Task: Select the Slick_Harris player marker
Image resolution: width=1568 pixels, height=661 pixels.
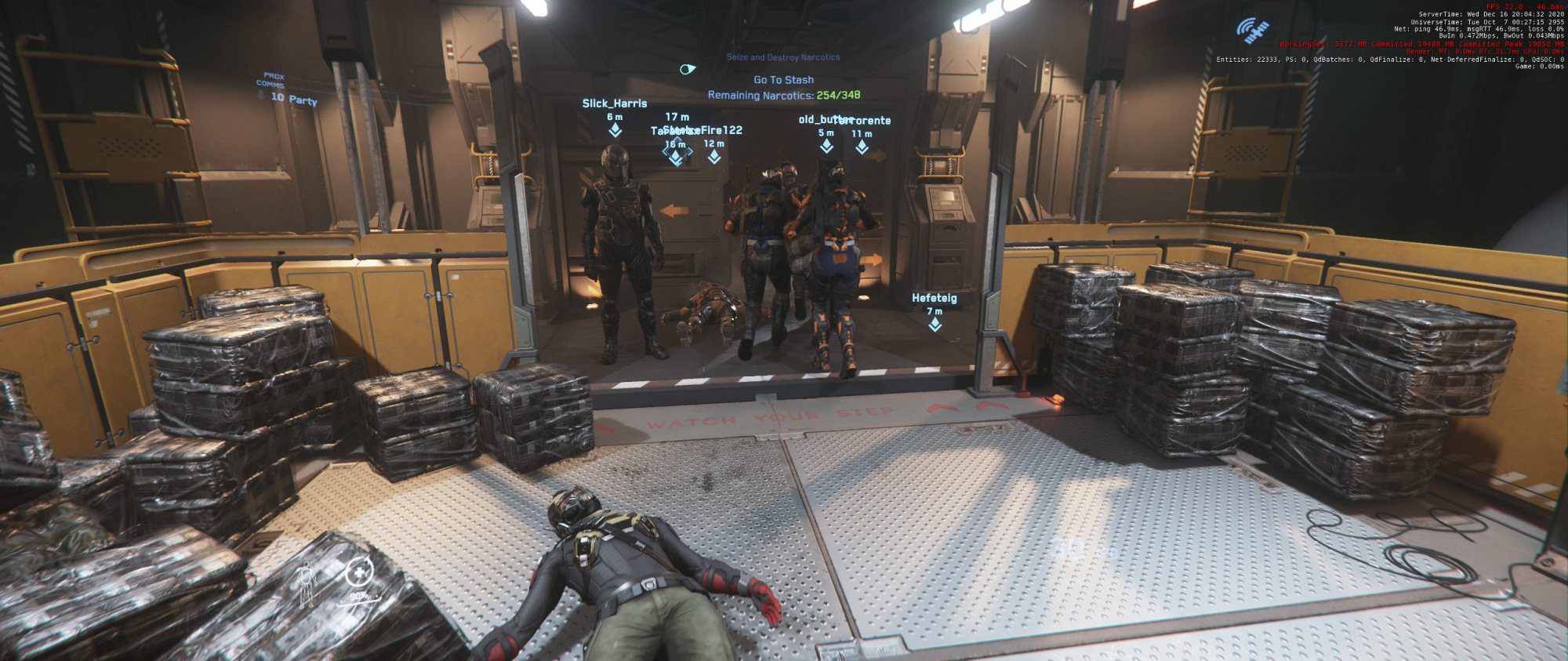Action: 615,129
